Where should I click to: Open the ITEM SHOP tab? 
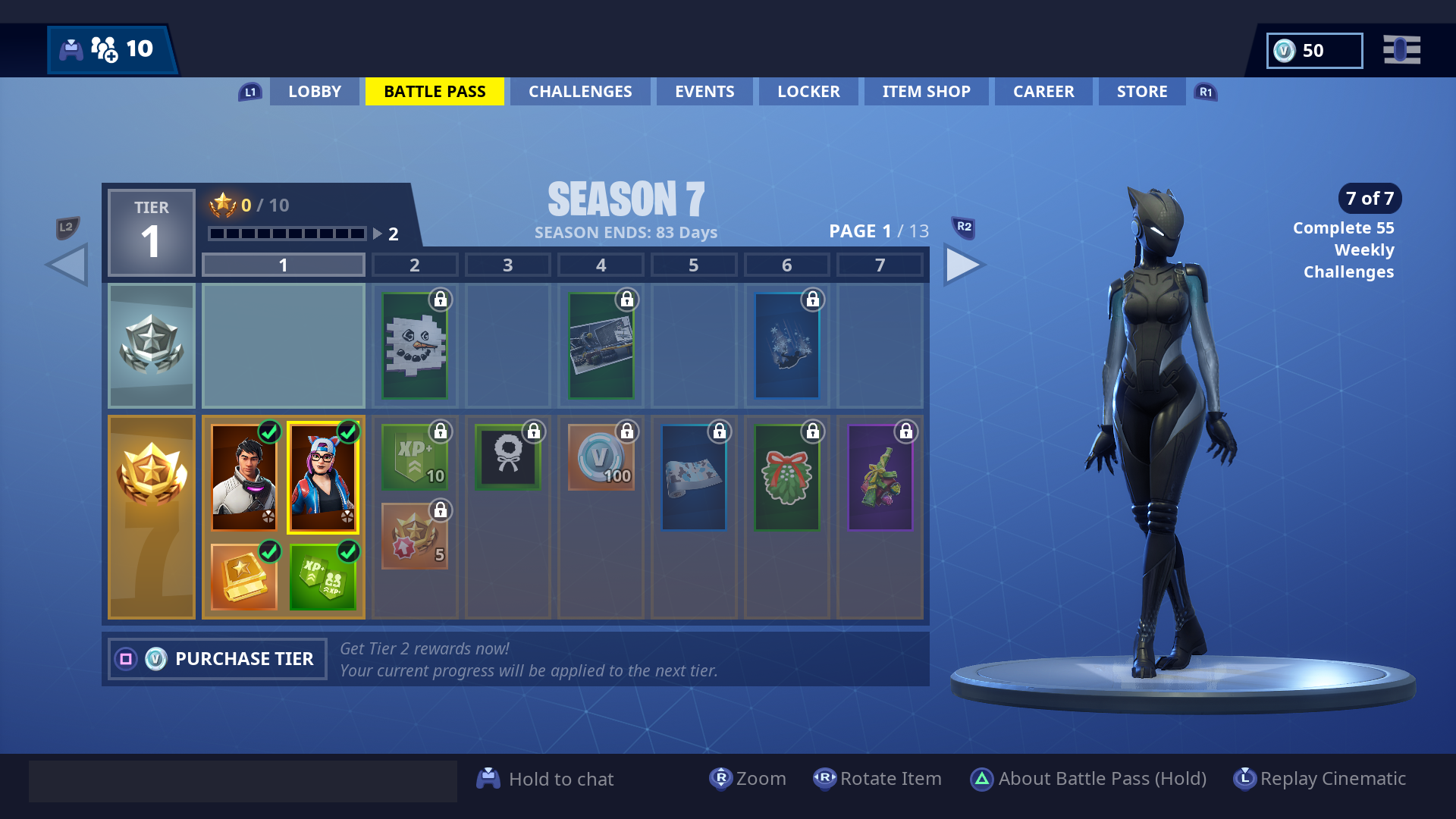pyautogui.click(x=925, y=91)
